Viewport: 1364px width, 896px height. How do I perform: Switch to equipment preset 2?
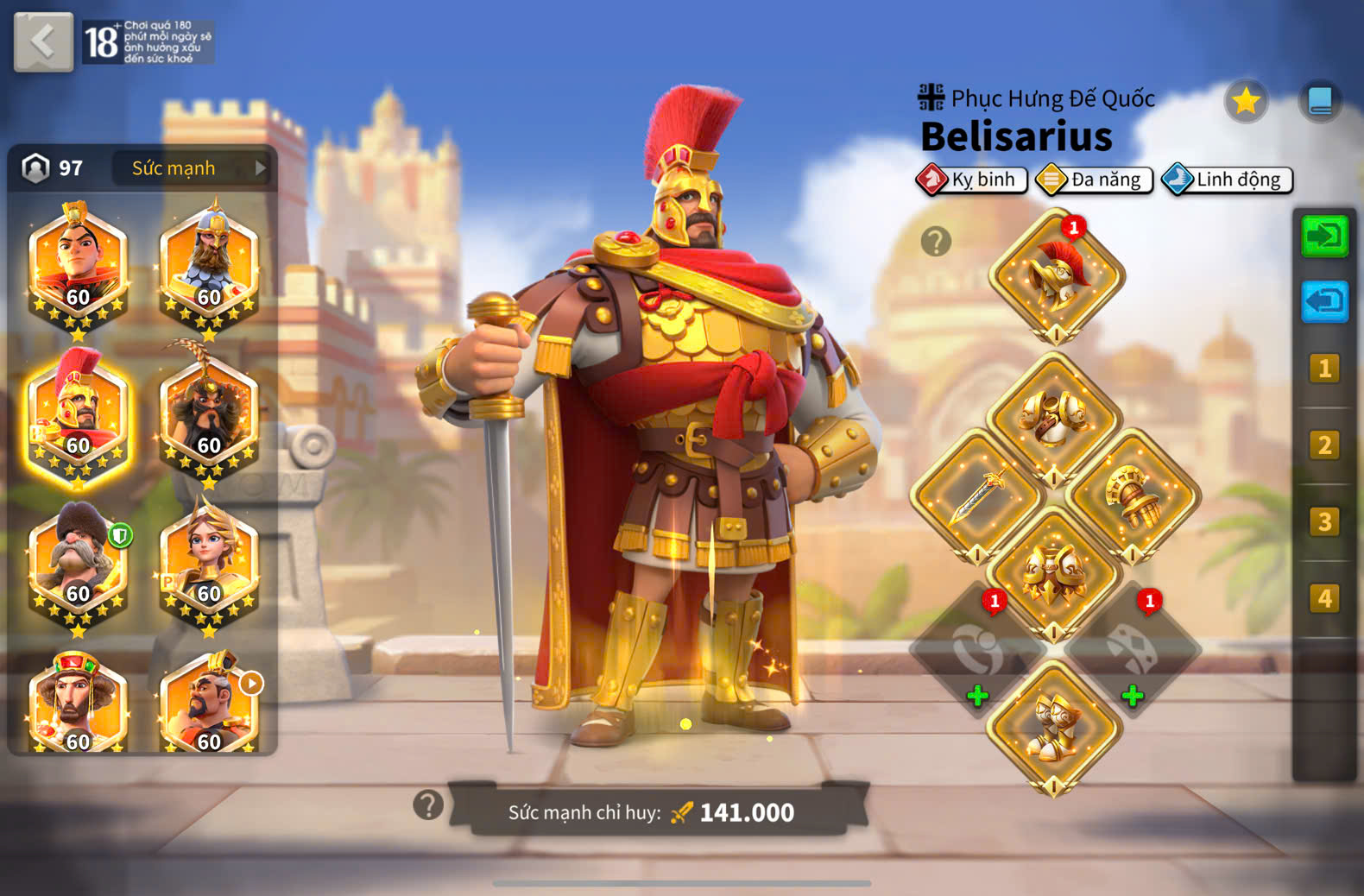1324,445
